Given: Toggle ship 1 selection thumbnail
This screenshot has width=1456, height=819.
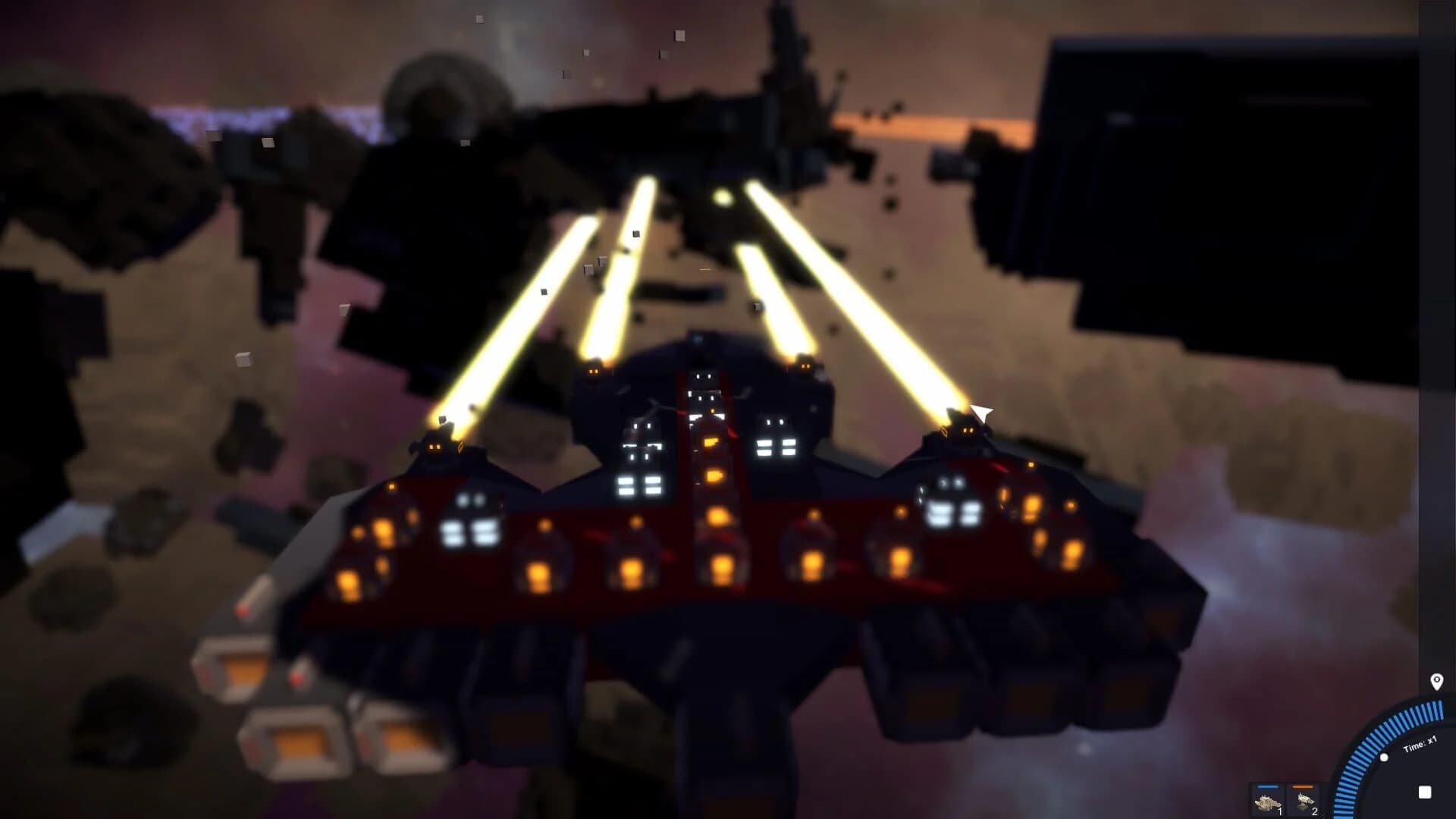Looking at the screenshot, I should [1269, 798].
